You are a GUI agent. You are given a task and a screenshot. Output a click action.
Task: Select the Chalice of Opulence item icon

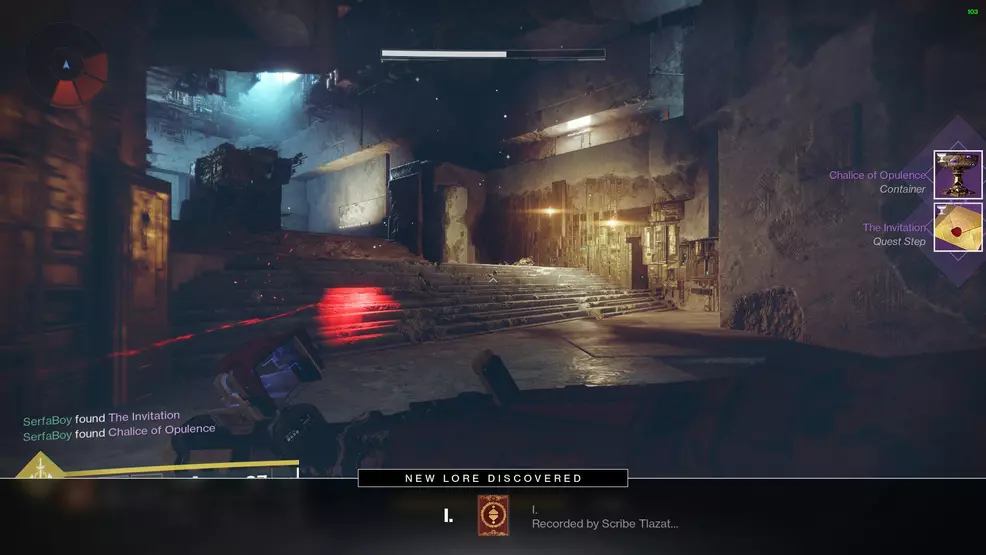point(957,175)
